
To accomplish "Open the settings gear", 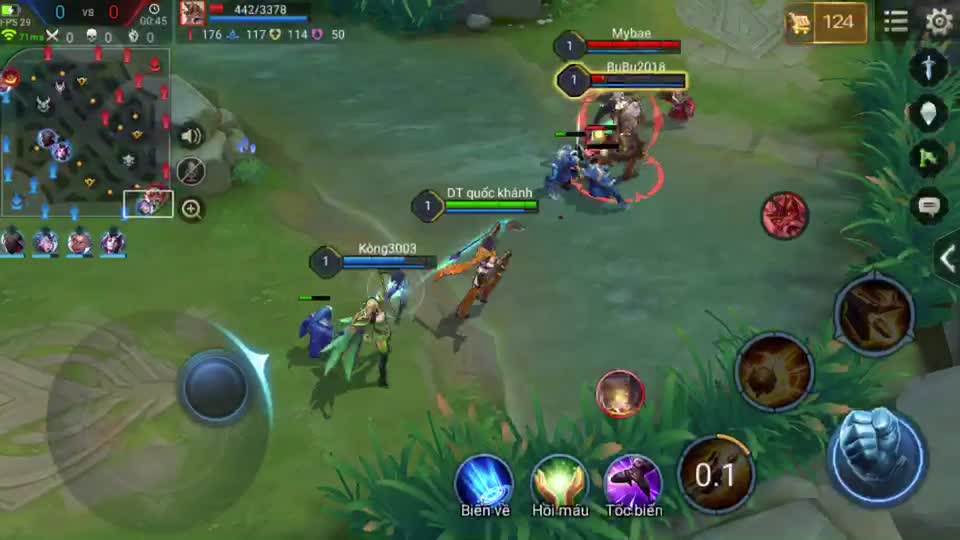I will coord(938,21).
